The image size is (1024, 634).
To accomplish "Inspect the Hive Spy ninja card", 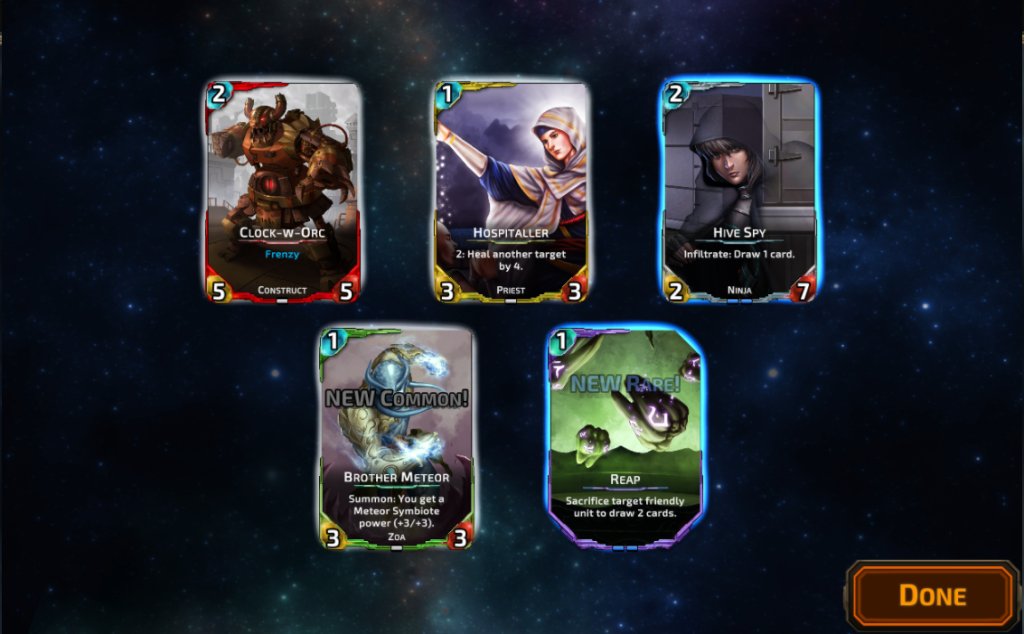I will click(739, 192).
